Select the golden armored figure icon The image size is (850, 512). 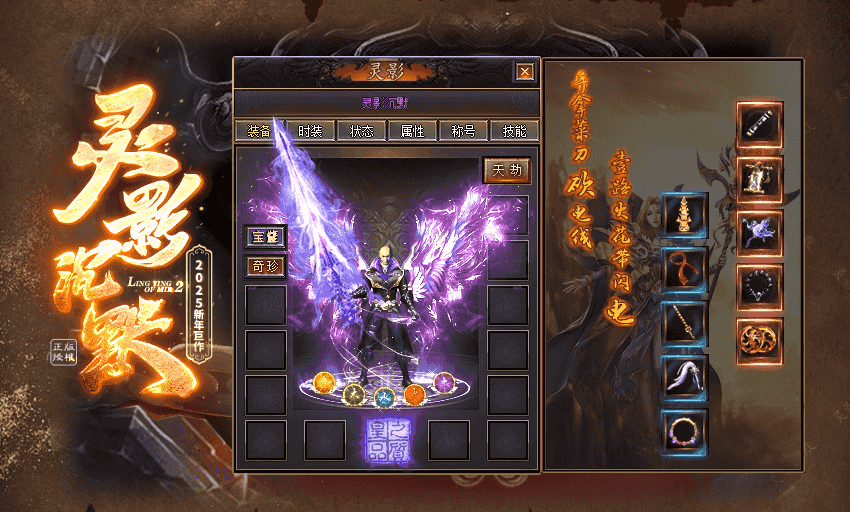[760, 179]
